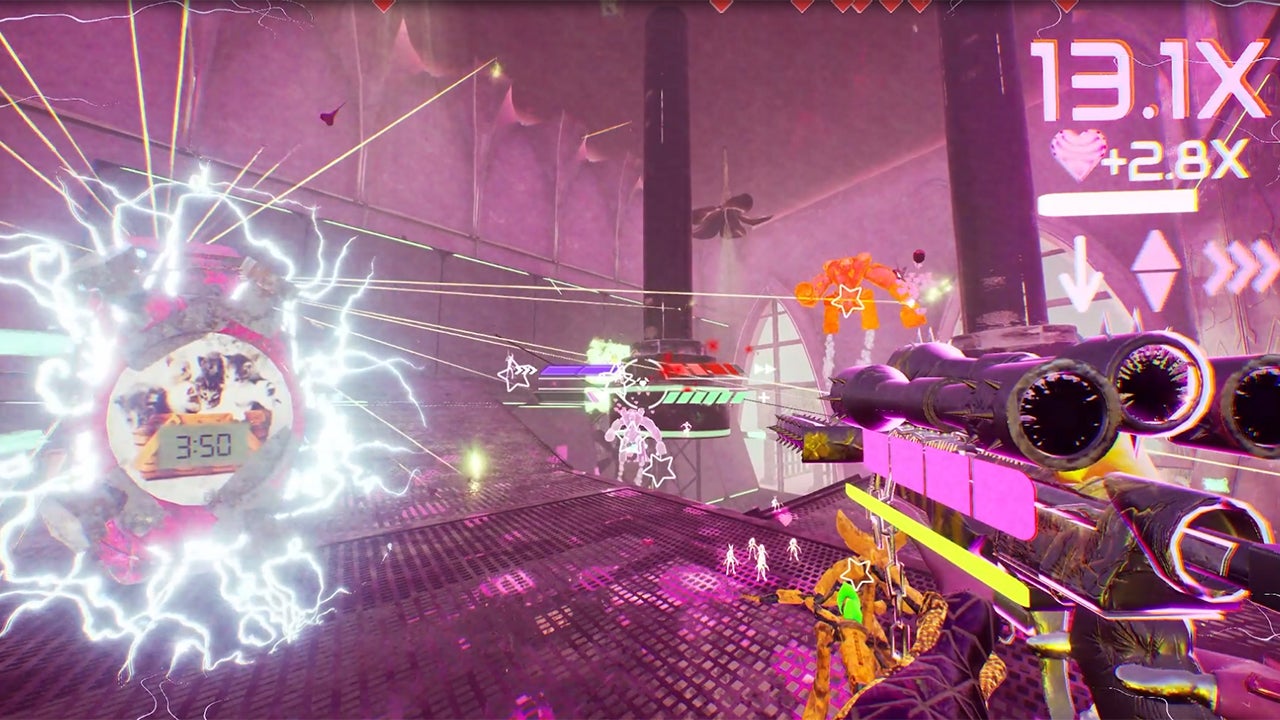Activate the double diamond ability icon

[x=1155, y=270]
